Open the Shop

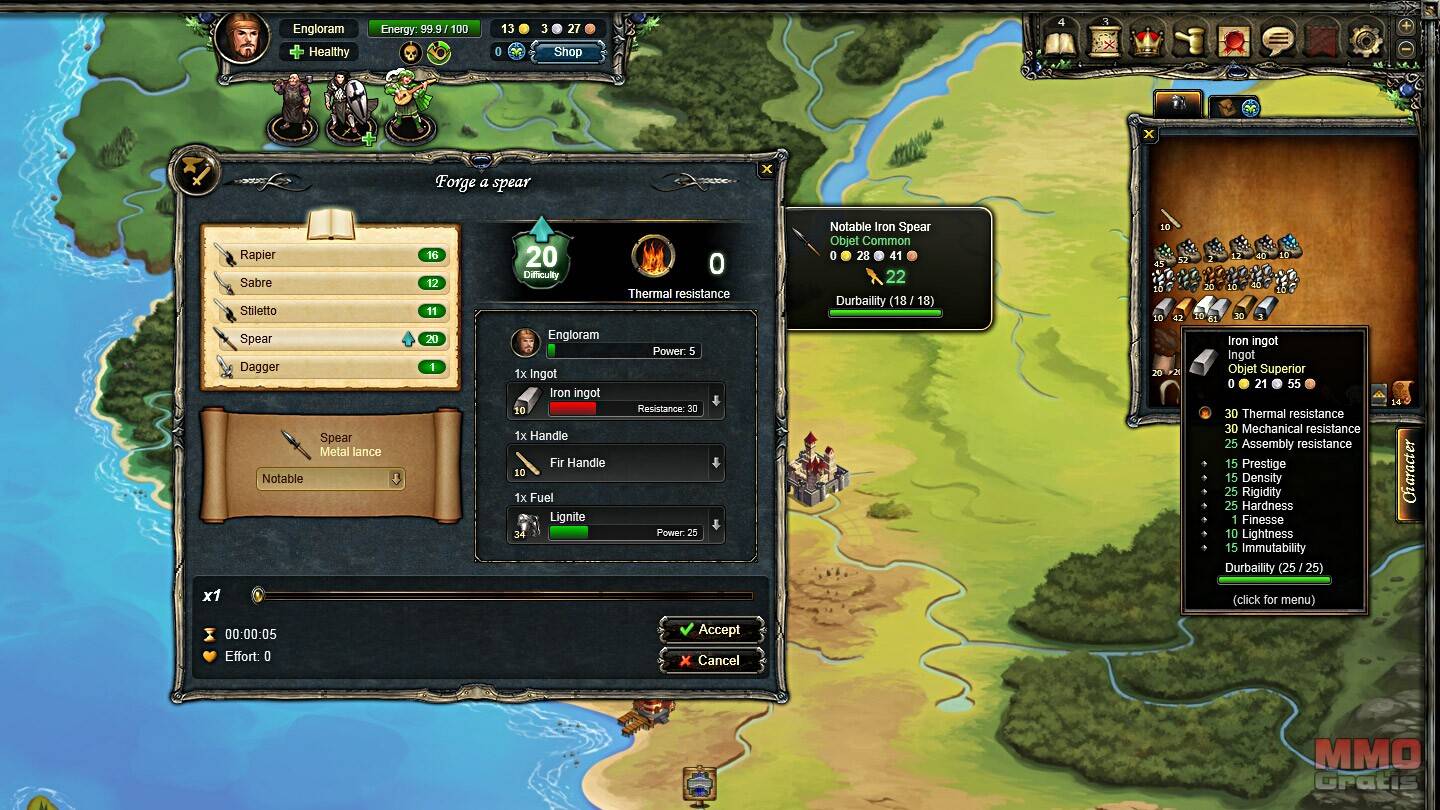click(567, 52)
